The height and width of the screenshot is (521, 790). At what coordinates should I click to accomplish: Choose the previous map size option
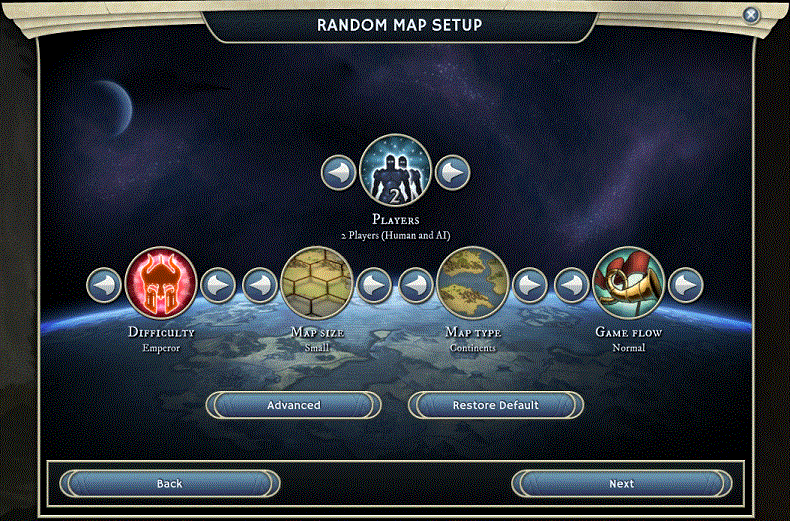(260, 285)
